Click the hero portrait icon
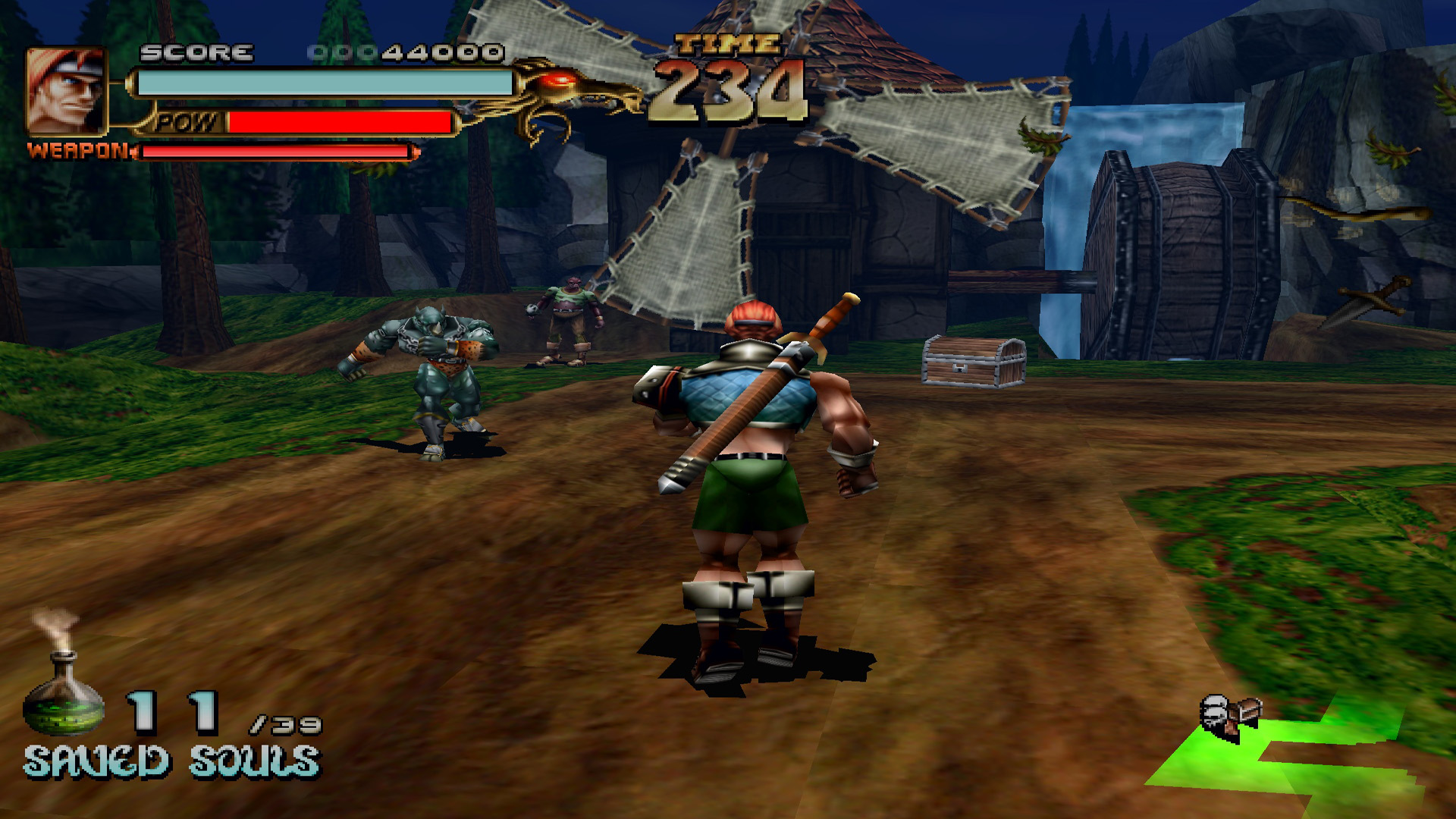The height and width of the screenshot is (819, 1456). click(x=66, y=90)
